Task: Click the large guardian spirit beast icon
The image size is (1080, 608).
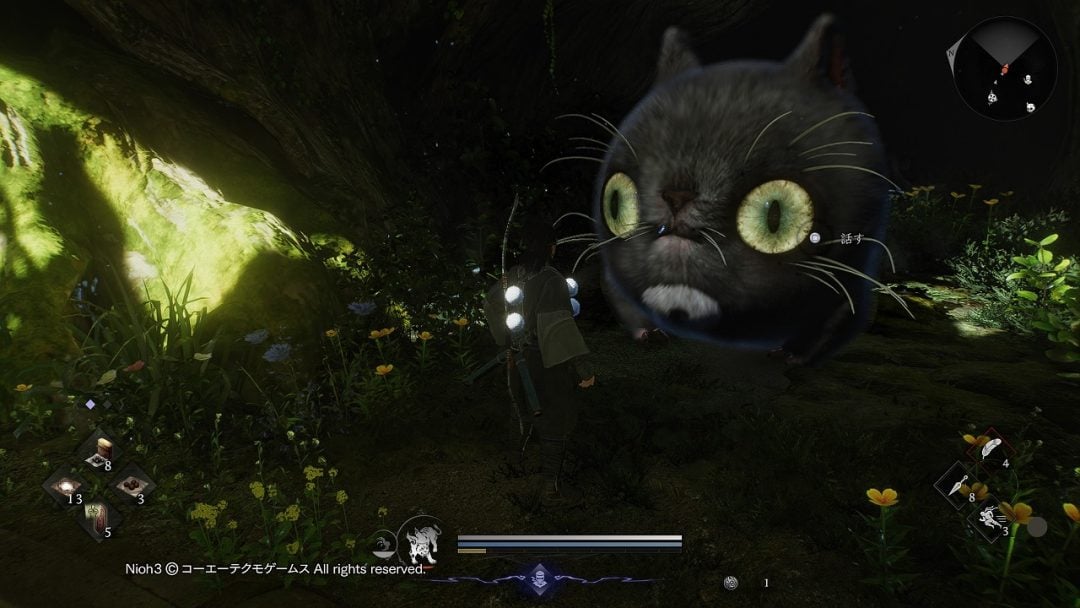Action: pos(419,543)
